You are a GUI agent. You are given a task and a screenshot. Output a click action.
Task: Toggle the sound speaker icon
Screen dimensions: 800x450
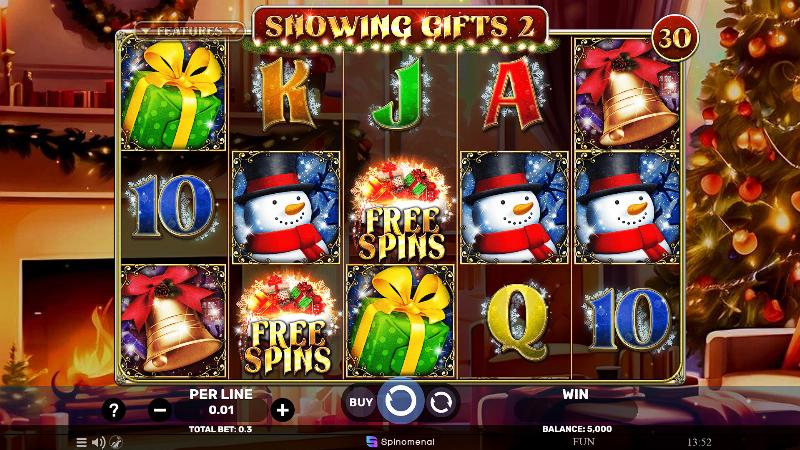(99, 441)
